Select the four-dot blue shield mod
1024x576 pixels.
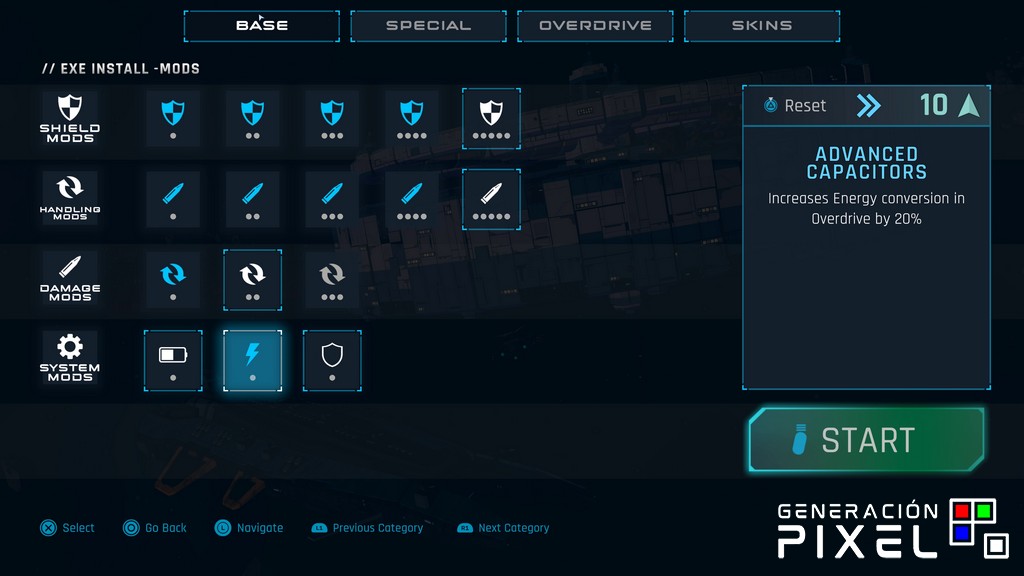411,118
